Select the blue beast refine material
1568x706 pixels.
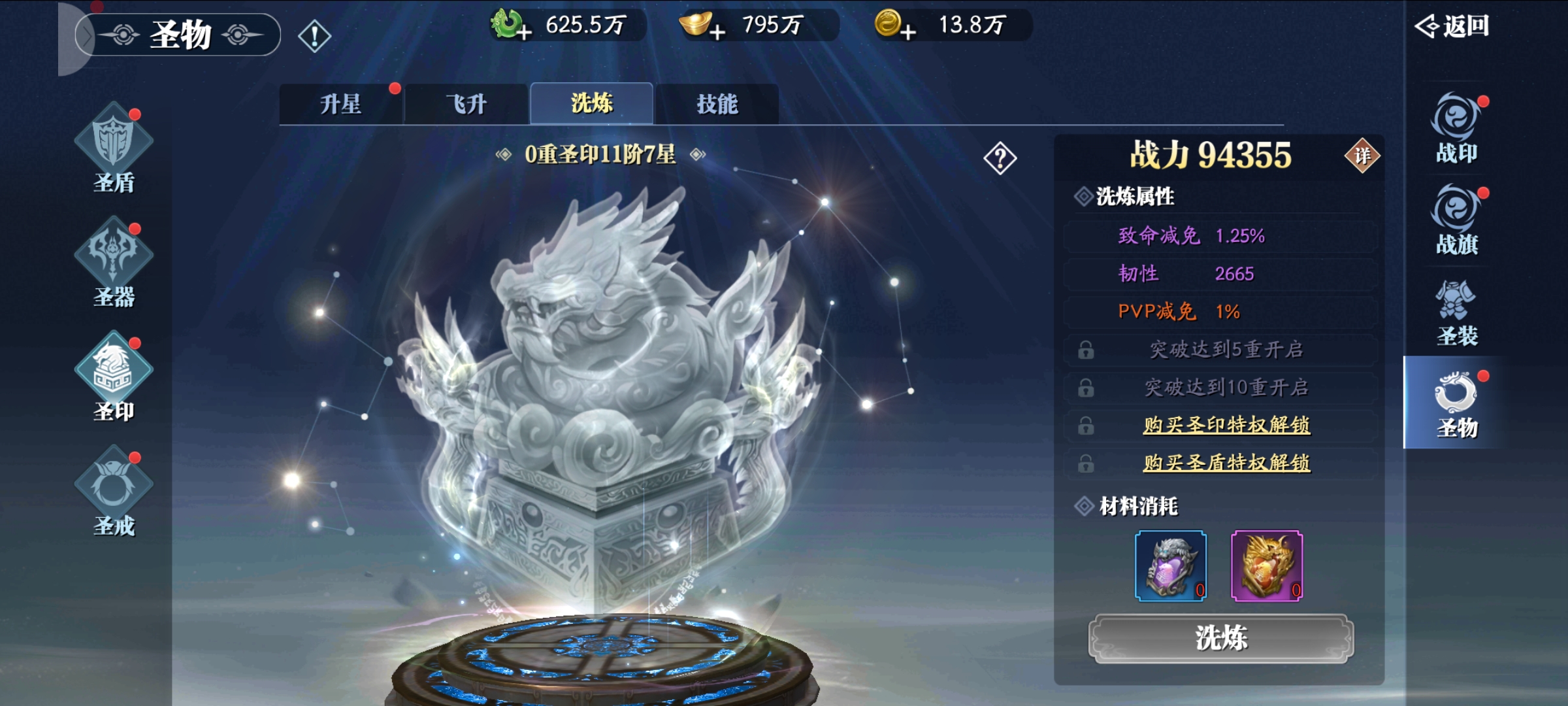(1170, 565)
